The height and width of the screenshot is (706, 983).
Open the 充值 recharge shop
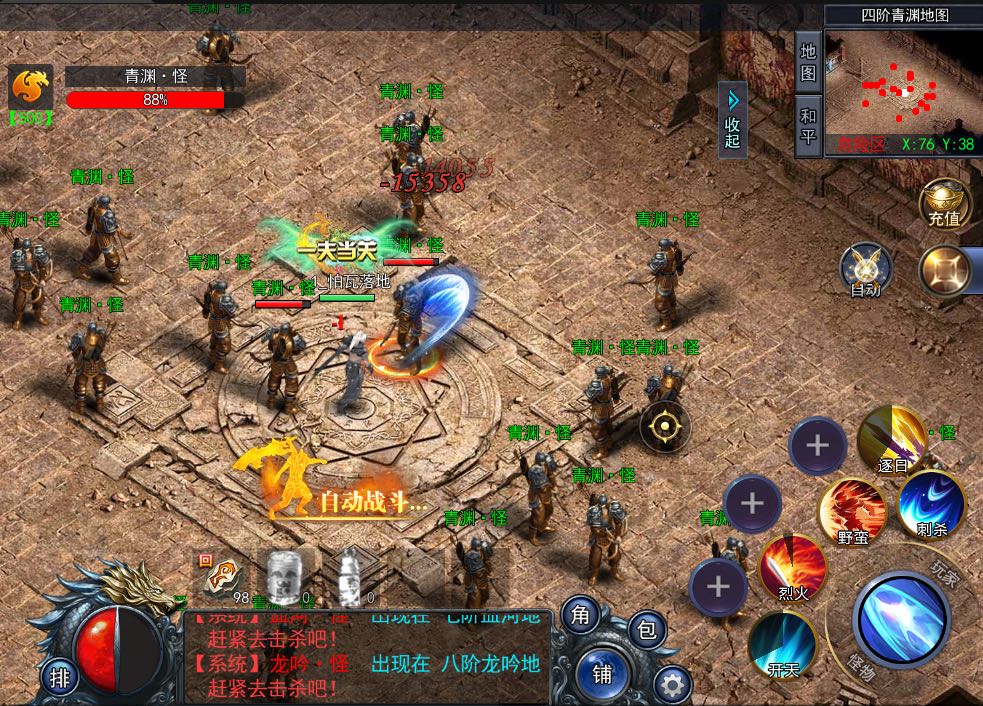pos(944,204)
